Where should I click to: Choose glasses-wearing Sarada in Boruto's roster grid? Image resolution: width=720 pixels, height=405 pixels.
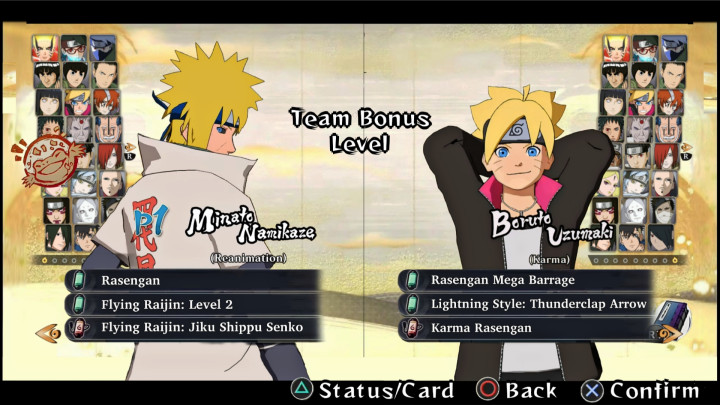(x=646, y=47)
